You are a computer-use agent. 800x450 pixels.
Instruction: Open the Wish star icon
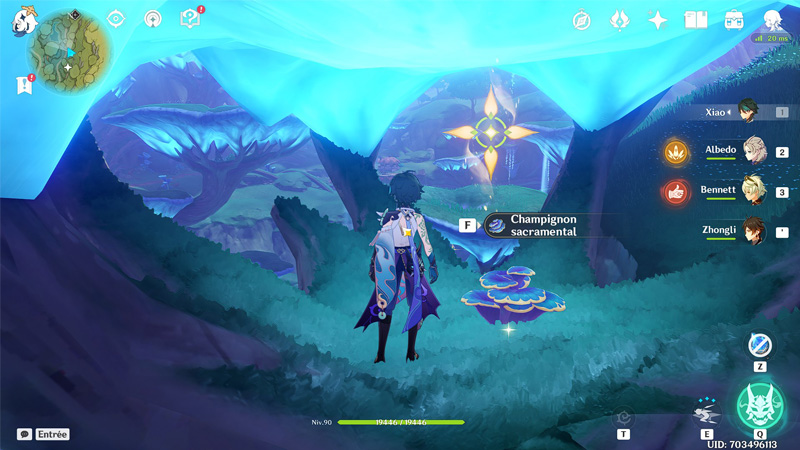coord(657,20)
